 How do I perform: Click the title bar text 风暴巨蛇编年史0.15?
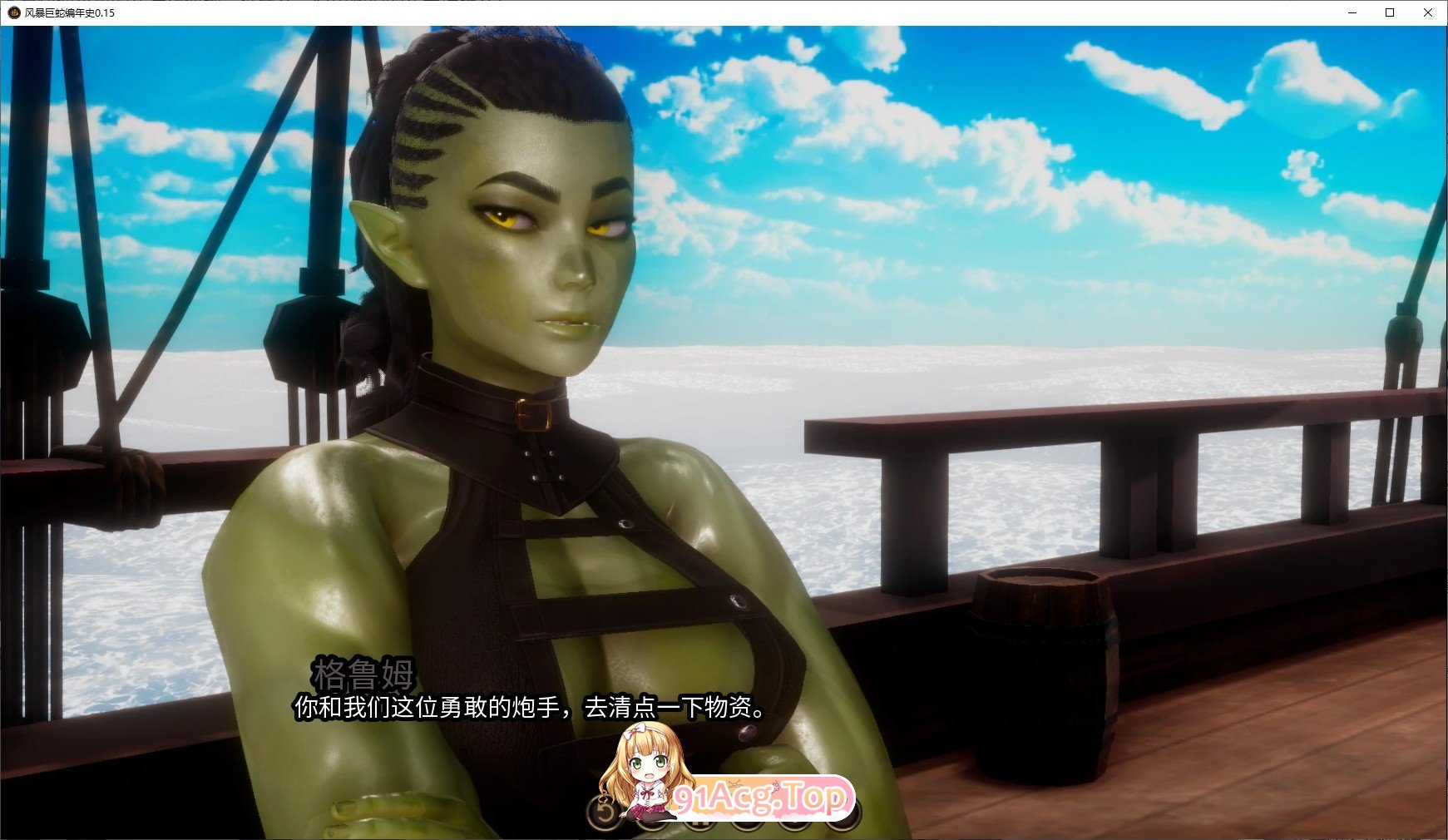(x=67, y=13)
